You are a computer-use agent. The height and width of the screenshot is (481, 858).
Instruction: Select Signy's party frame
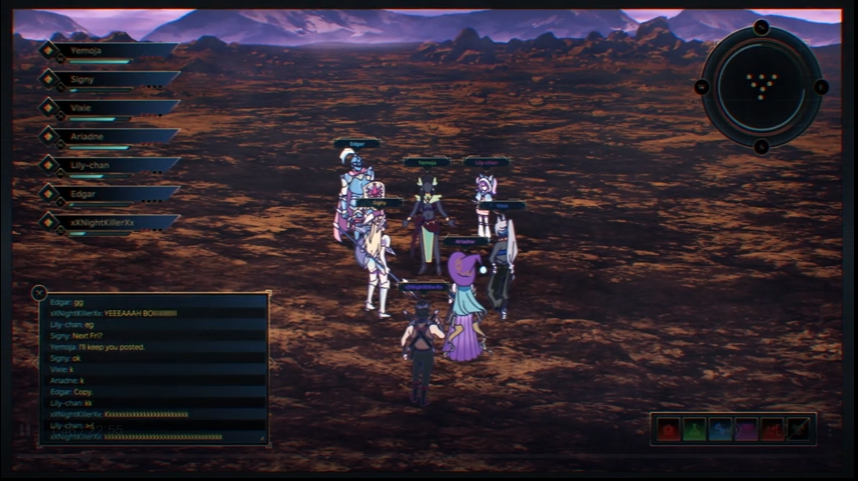[x=110, y=78]
